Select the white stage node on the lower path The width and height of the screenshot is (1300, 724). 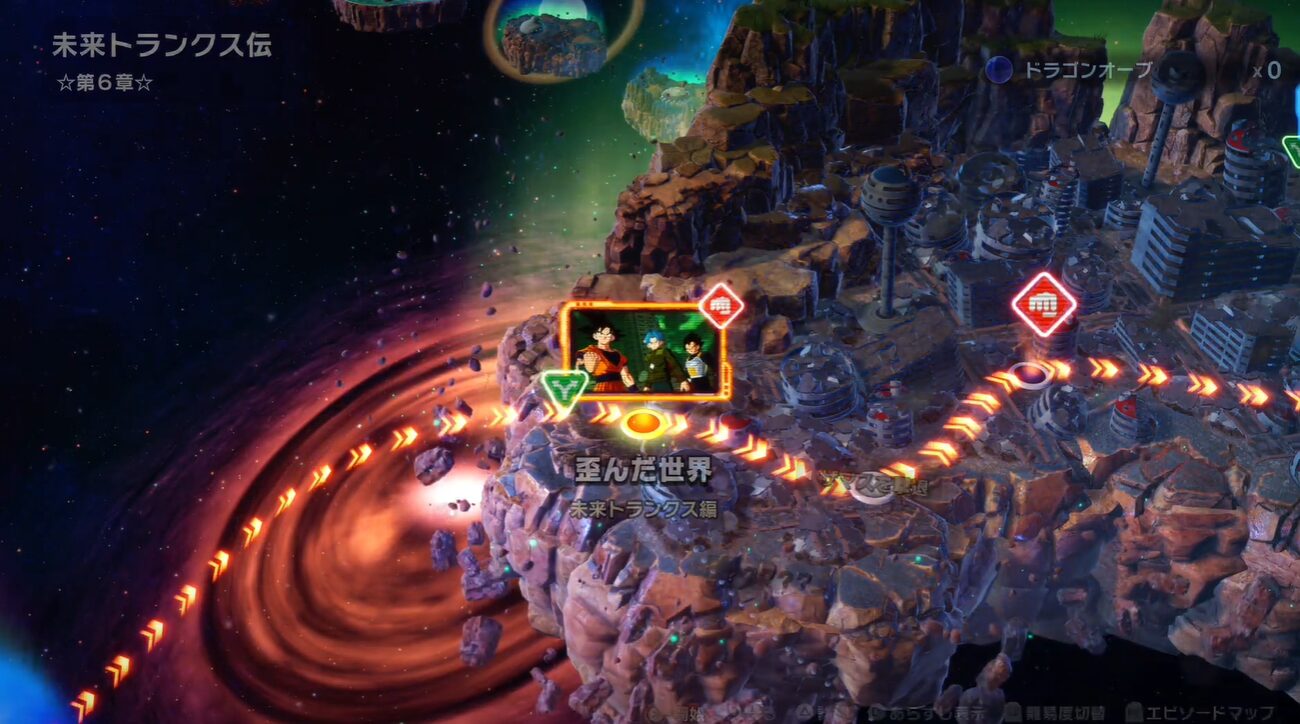873,486
